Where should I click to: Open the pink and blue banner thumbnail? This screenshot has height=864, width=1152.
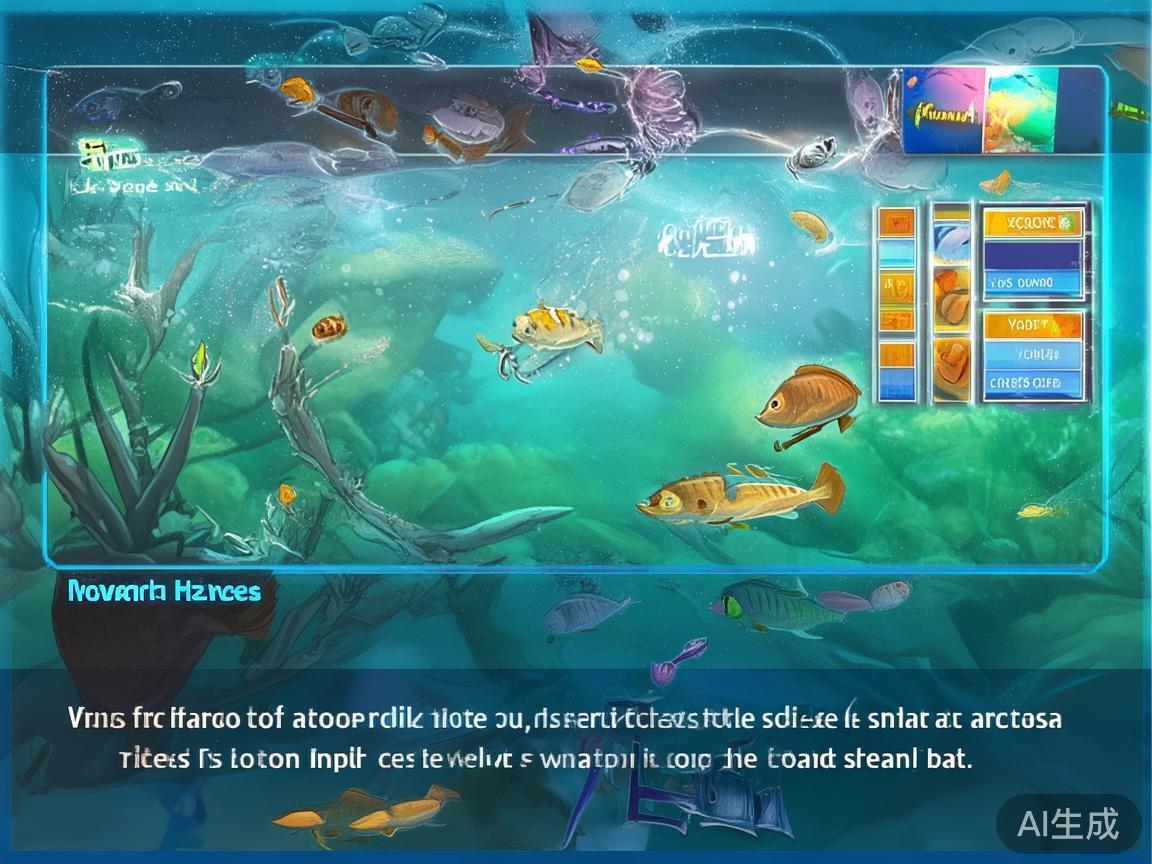944,112
